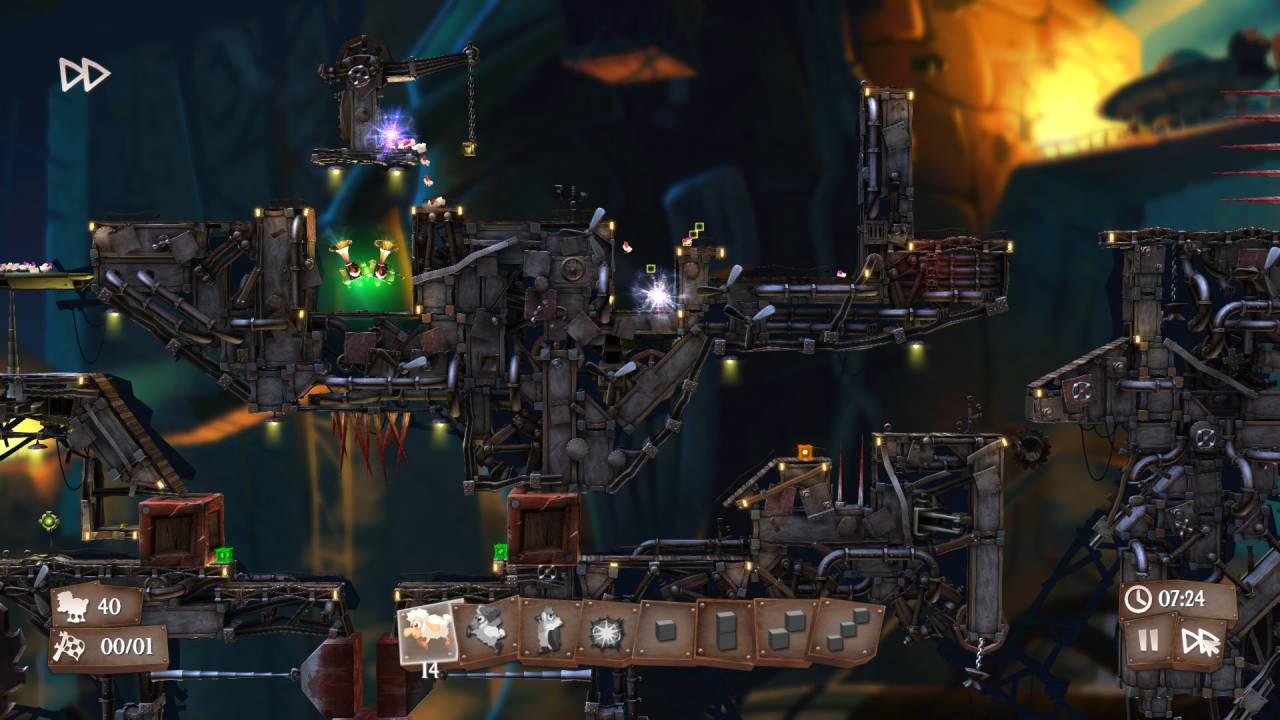The width and height of the screenshot is (1280, 720).
Task: Pick the single block piece
Action: pos(665,631)
